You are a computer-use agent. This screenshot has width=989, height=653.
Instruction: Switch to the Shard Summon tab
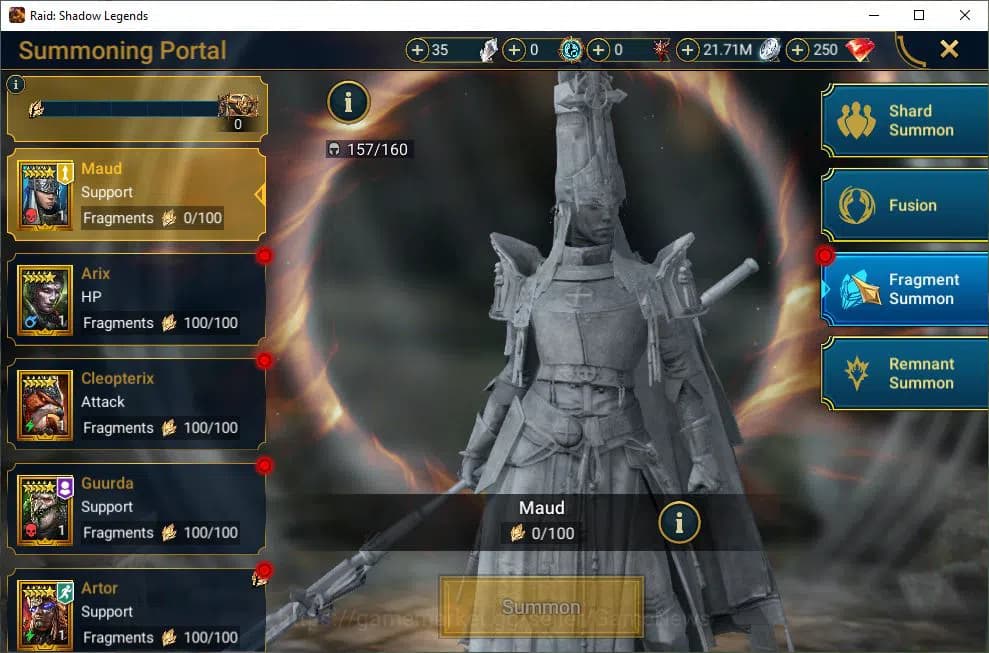(x=905, y=120)
